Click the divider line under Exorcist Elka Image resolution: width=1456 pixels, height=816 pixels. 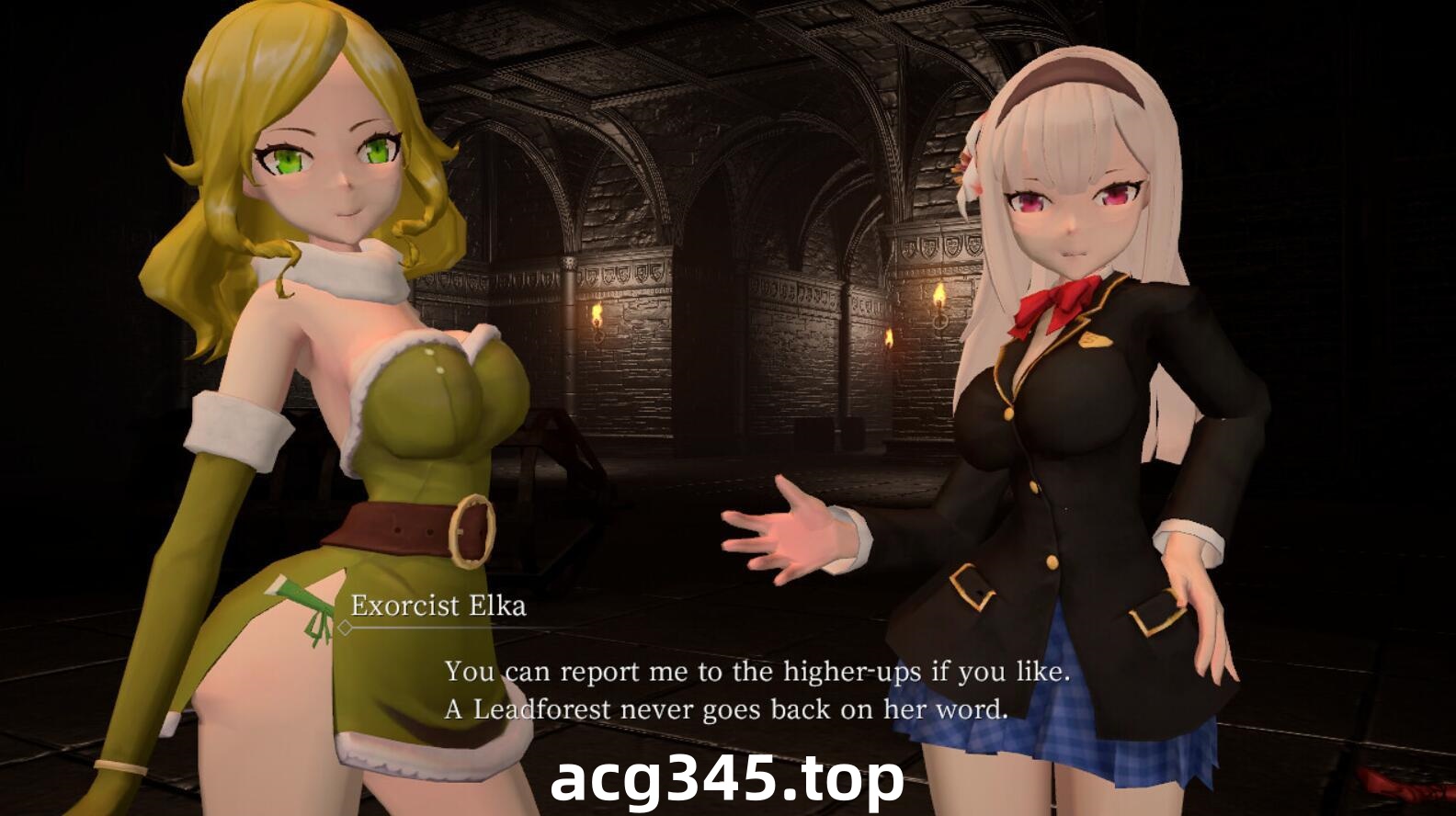pyautogui.click(x=441, y=629)
